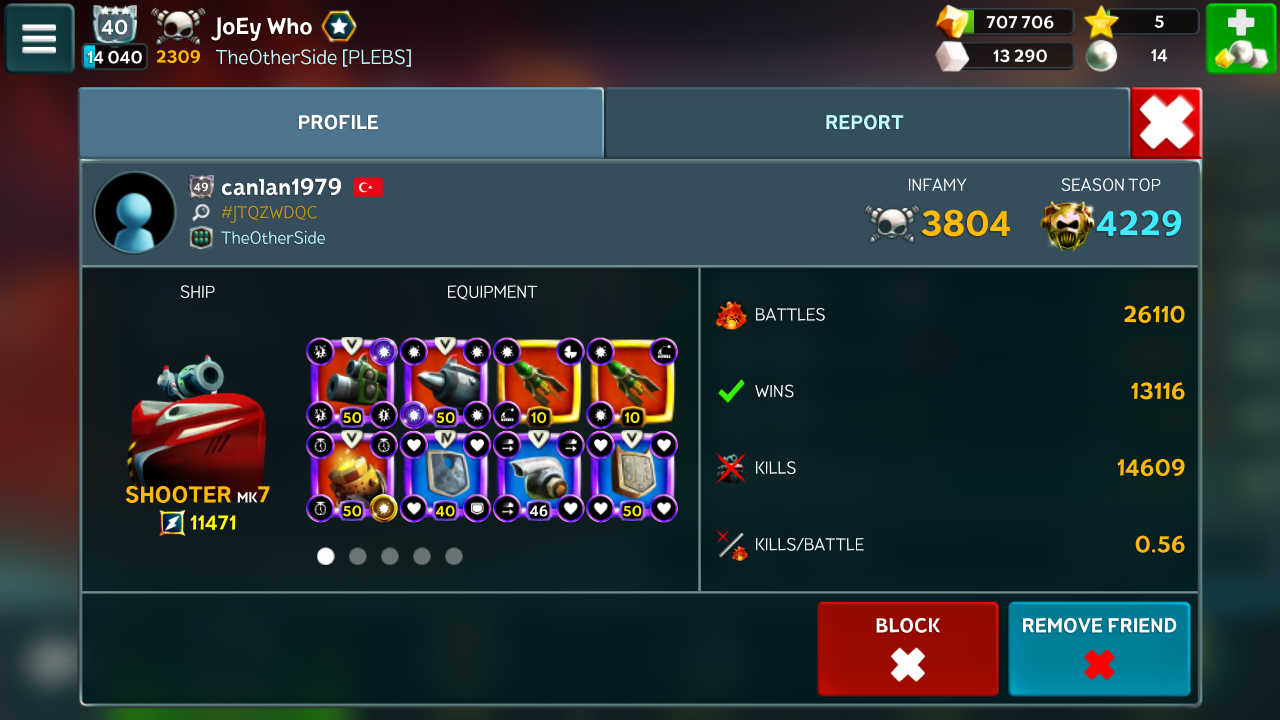The height and width of the screenshot is (720, 1280).
Task: Select the Profile tab
Action: (x=339, y=123)
